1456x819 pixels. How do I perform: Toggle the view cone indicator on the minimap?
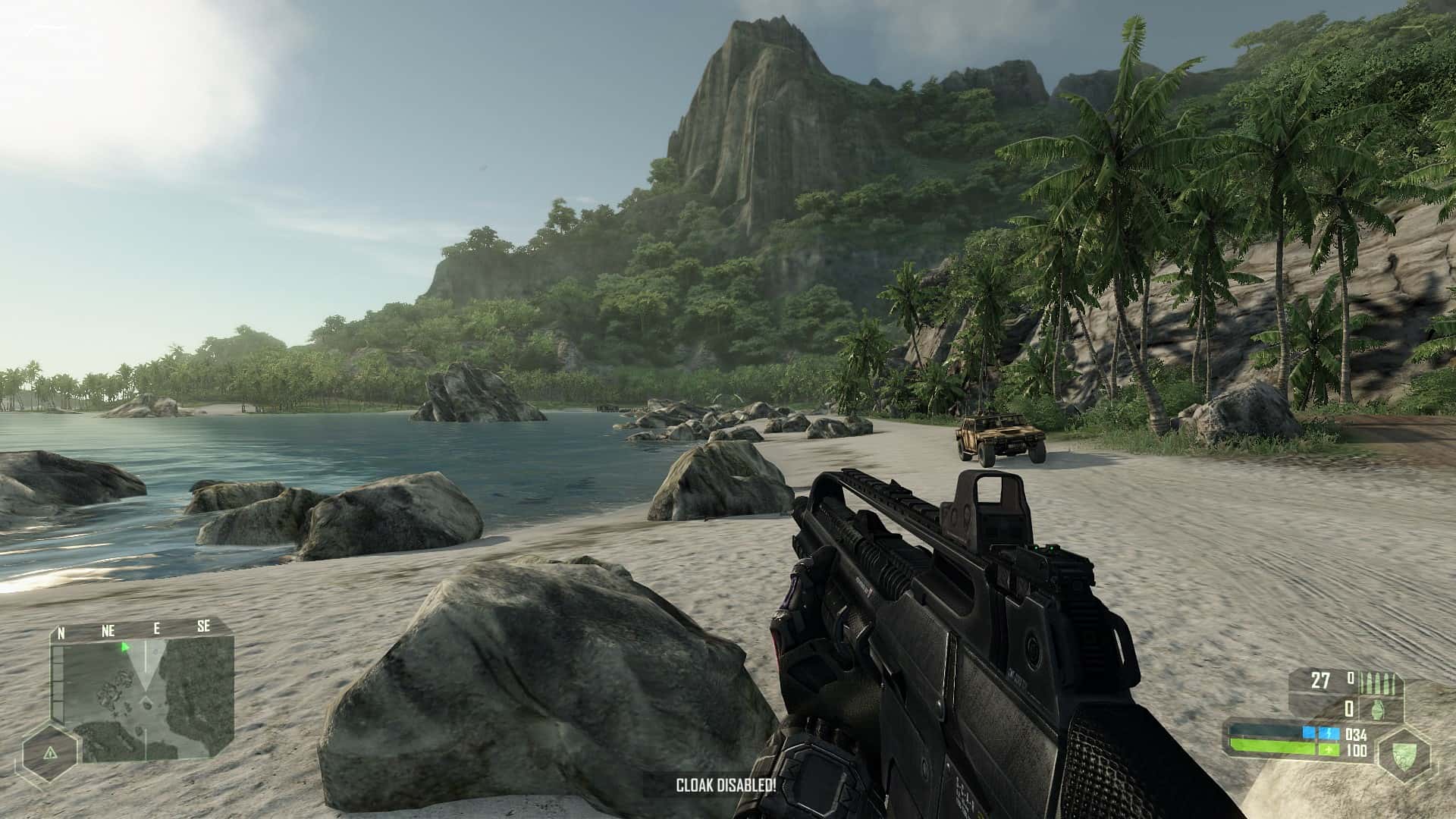146,667
